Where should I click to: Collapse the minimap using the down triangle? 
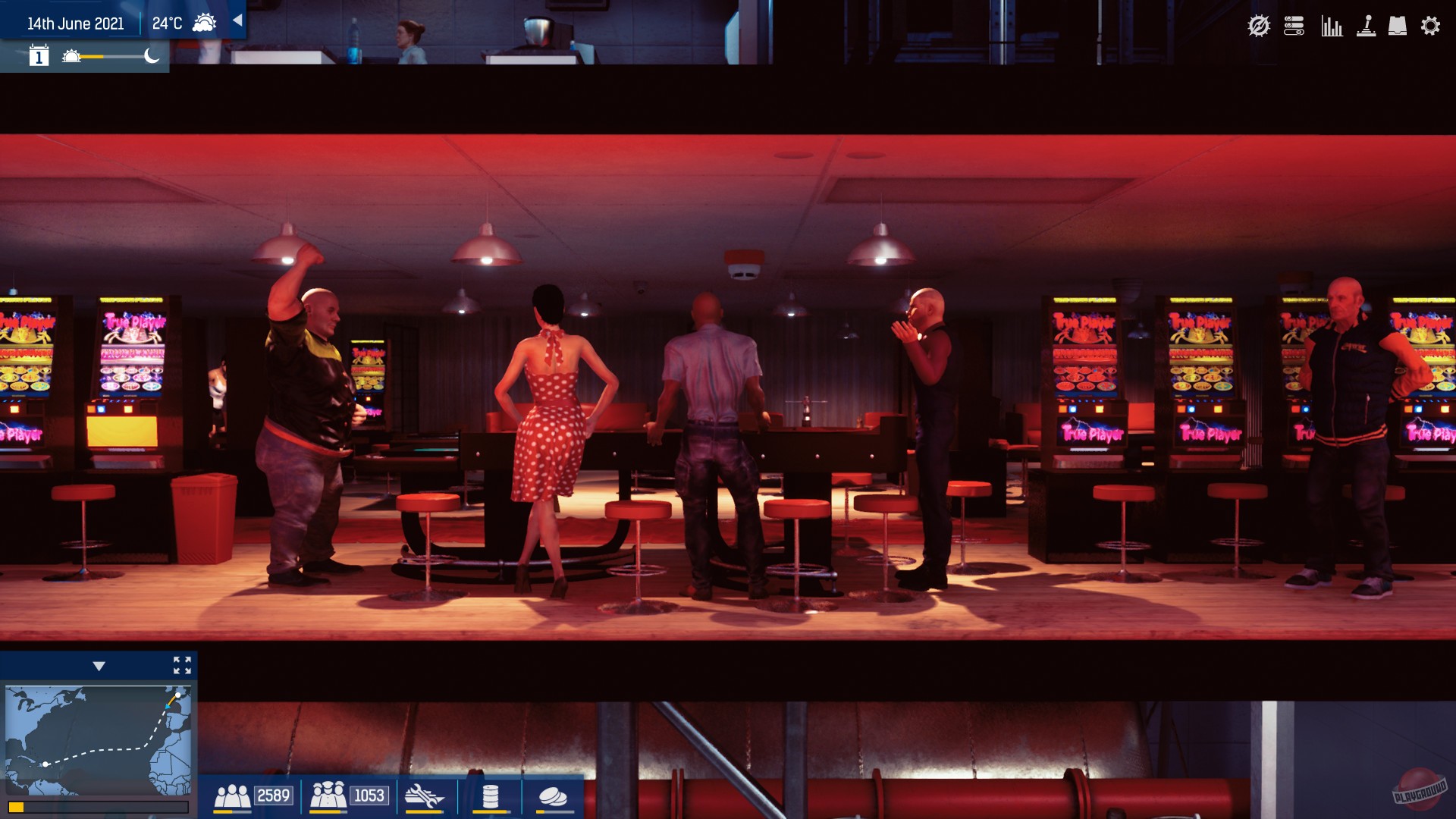[99, 666]
